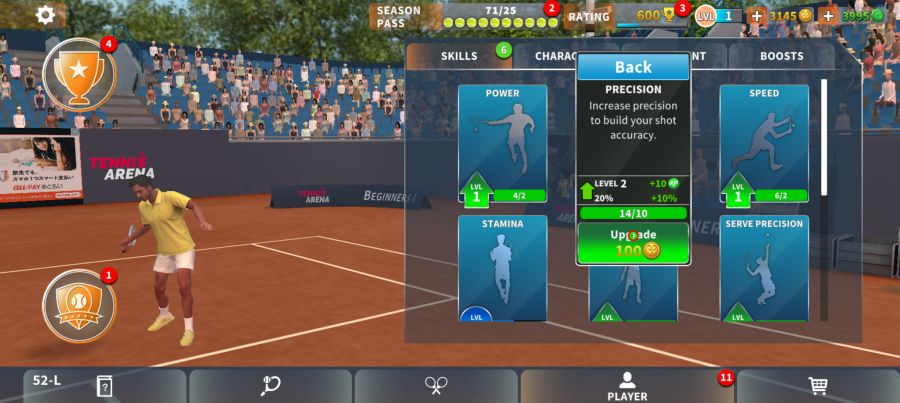
Task: Switch to the Skills tab
Action: [x=460, y=56]
